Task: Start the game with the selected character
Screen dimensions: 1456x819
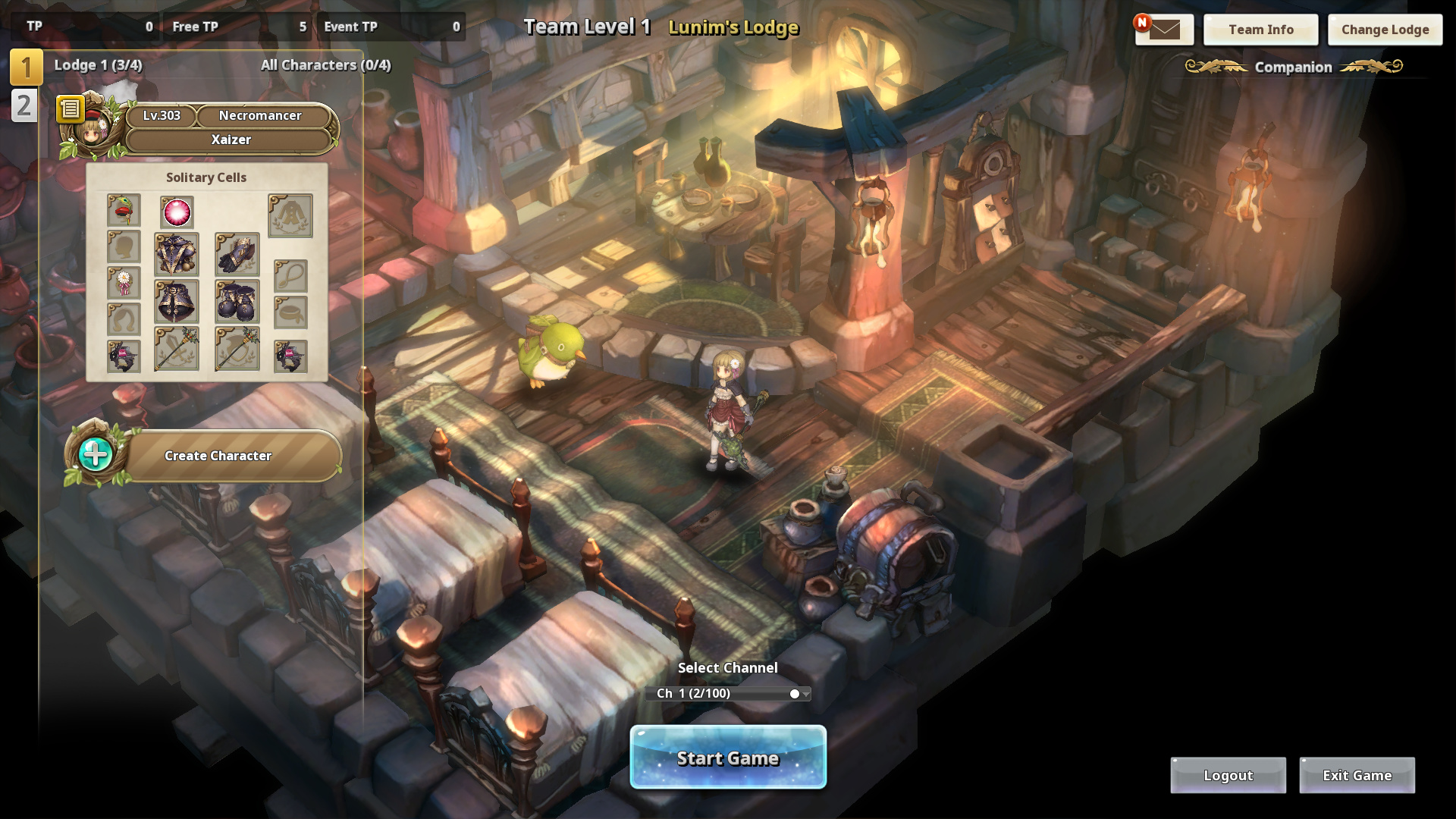Action: coord(728,758)
